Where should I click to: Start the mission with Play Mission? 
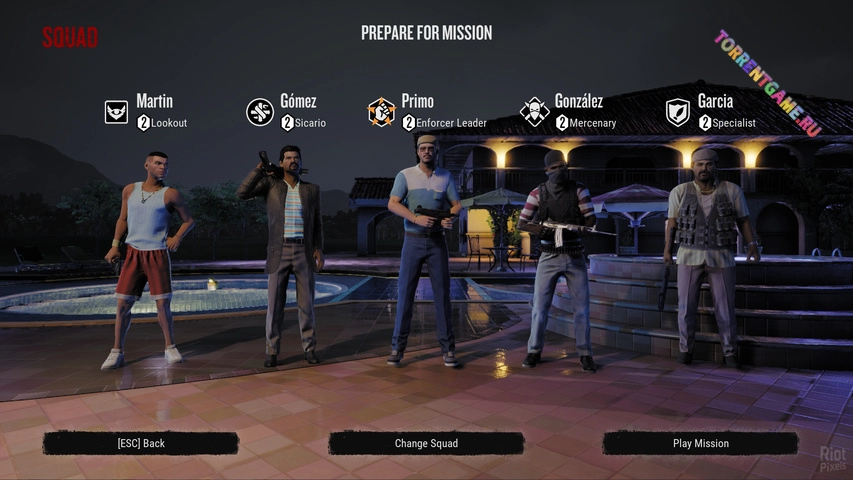click(700, 443)
